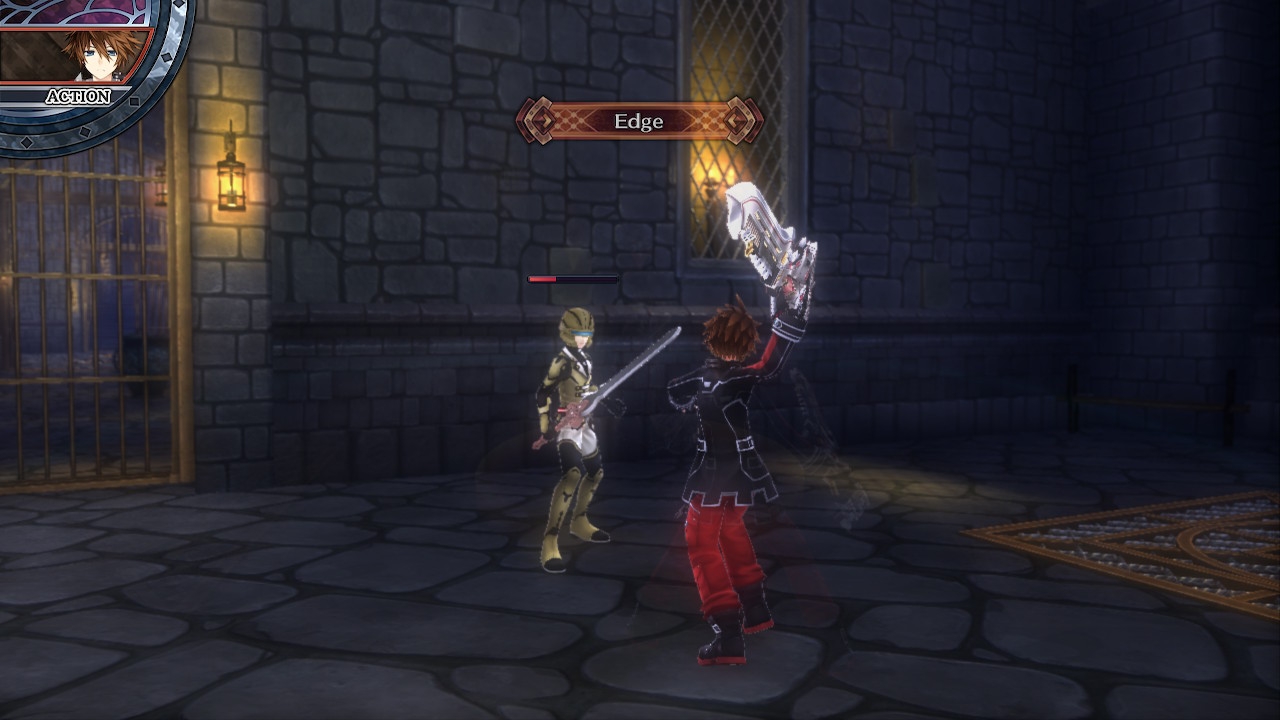This screenshot has width=1280, height=720.
Task: Select the Edge skill name banner
Action: coord(639,121)
